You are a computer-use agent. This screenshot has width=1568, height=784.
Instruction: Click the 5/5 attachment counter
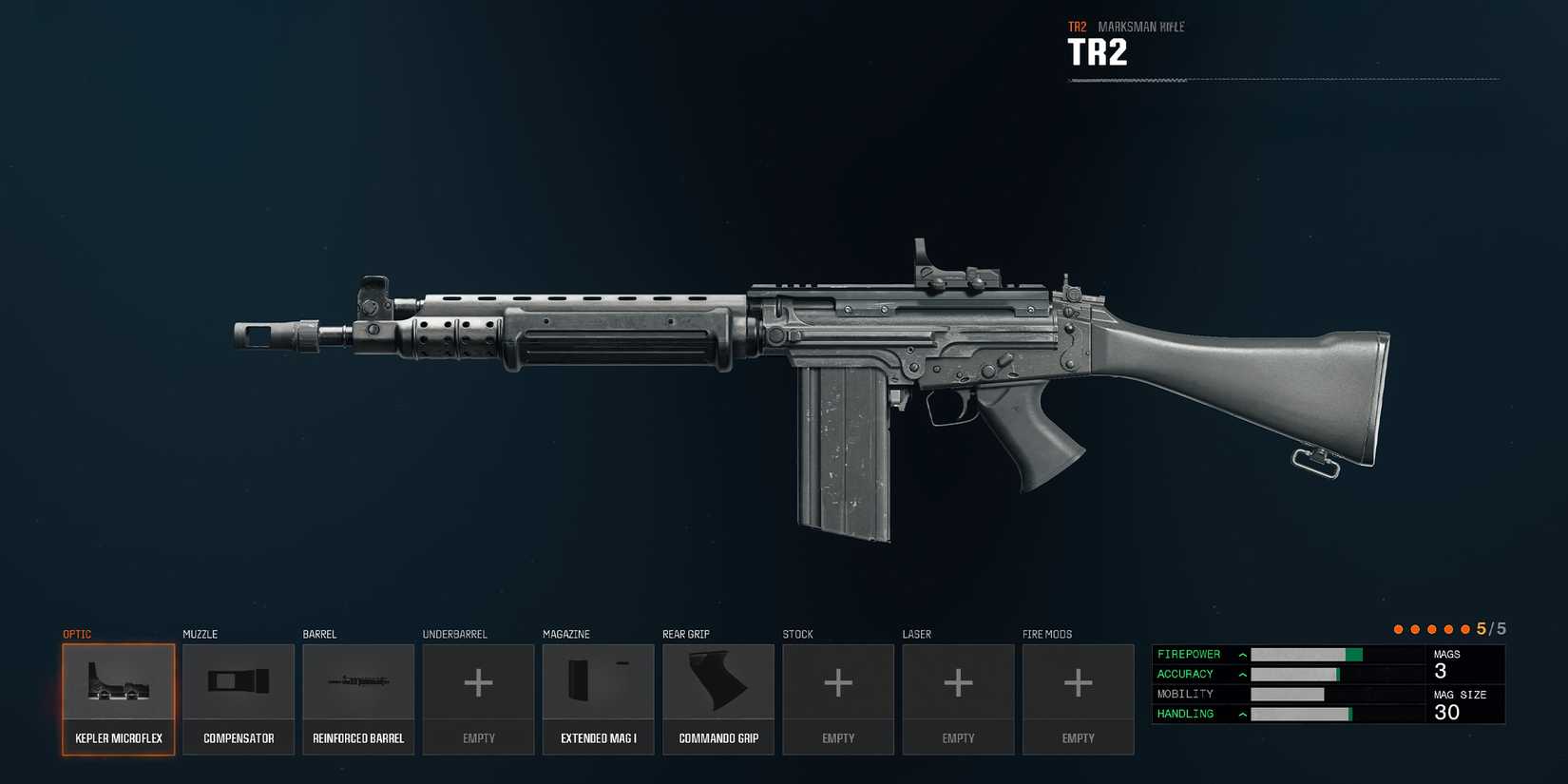pos(1491,628)
